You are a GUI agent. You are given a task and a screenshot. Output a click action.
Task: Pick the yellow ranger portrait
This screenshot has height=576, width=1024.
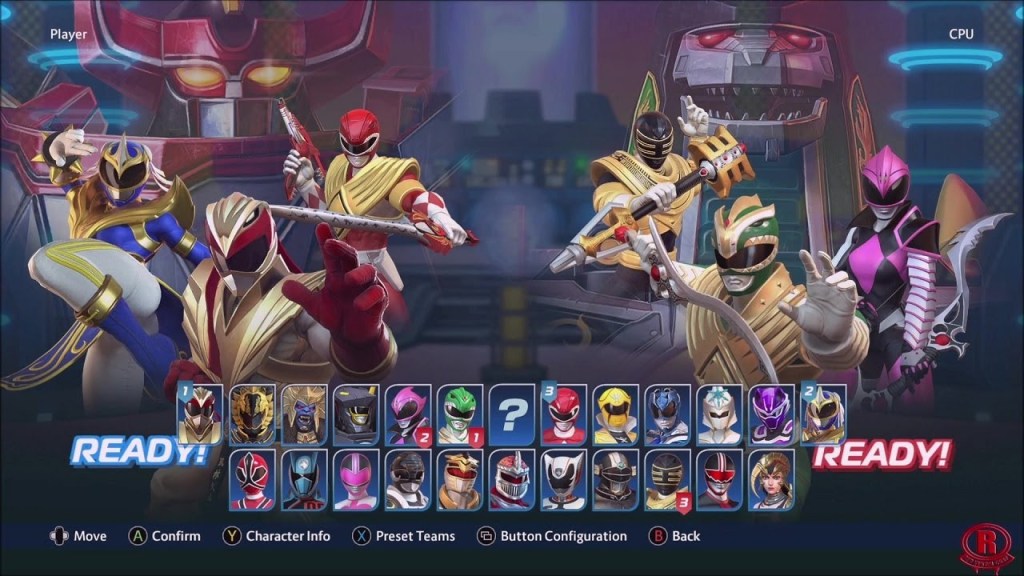617,413
